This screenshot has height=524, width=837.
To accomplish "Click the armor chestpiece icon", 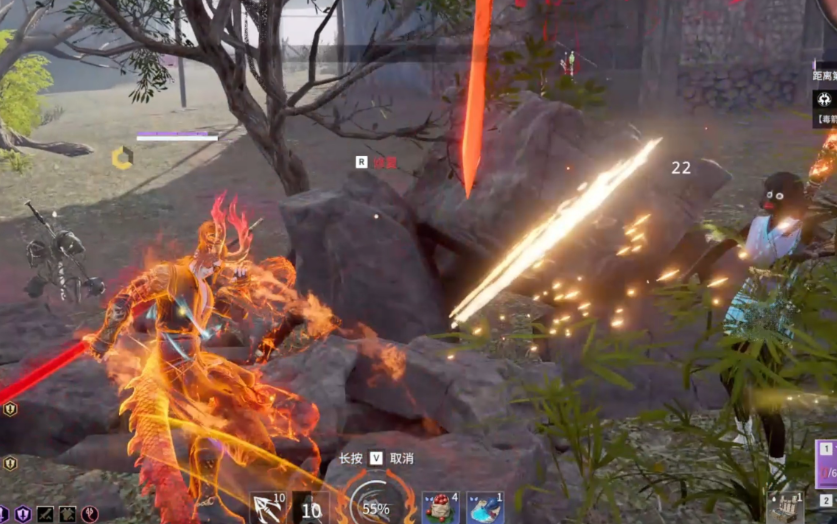I will (67, 514).
